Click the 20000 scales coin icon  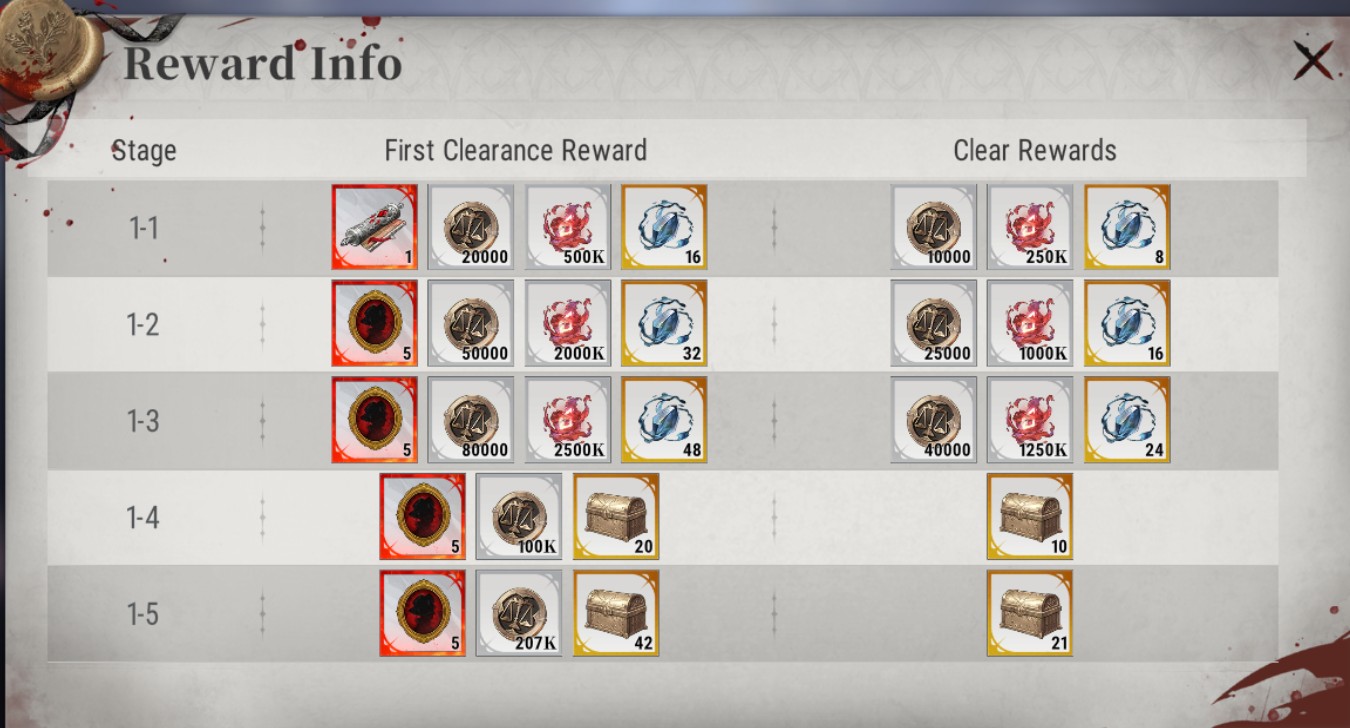point(470,227)
